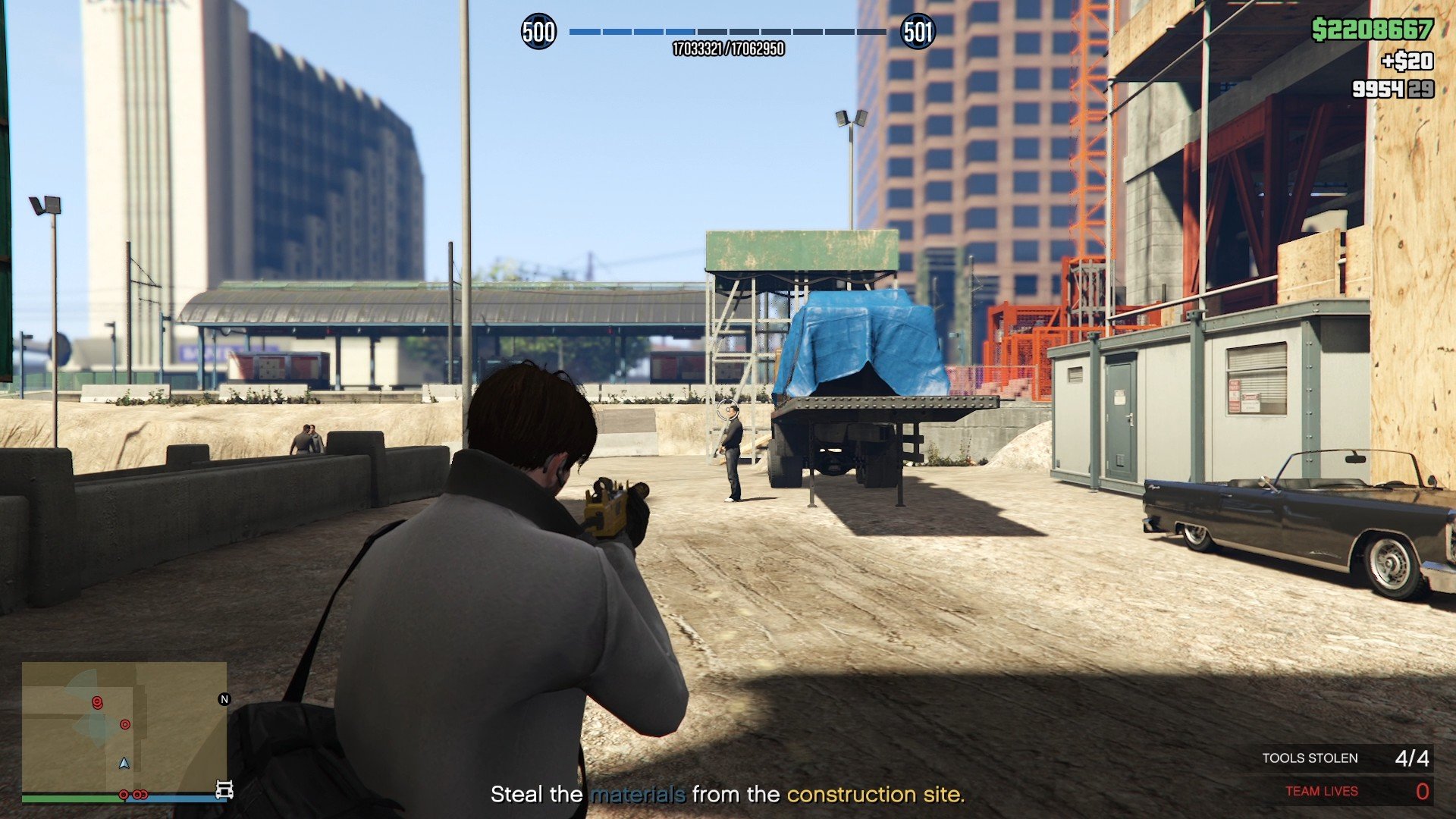1456x819 pixels.
Task: Click the next rank 501 badge
Action: [x=918, y=32]
